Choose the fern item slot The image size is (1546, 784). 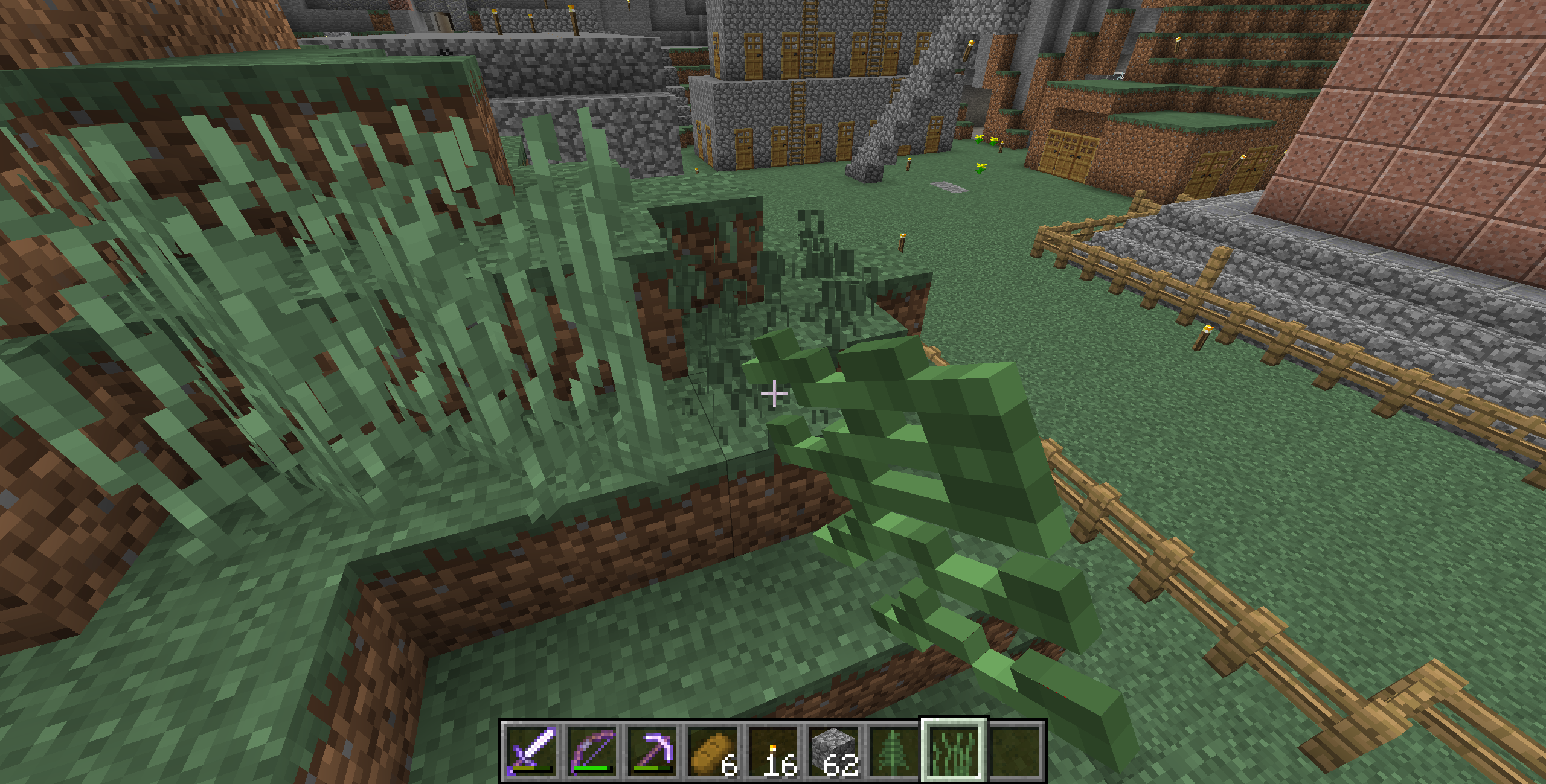click(x=893, y=751)
